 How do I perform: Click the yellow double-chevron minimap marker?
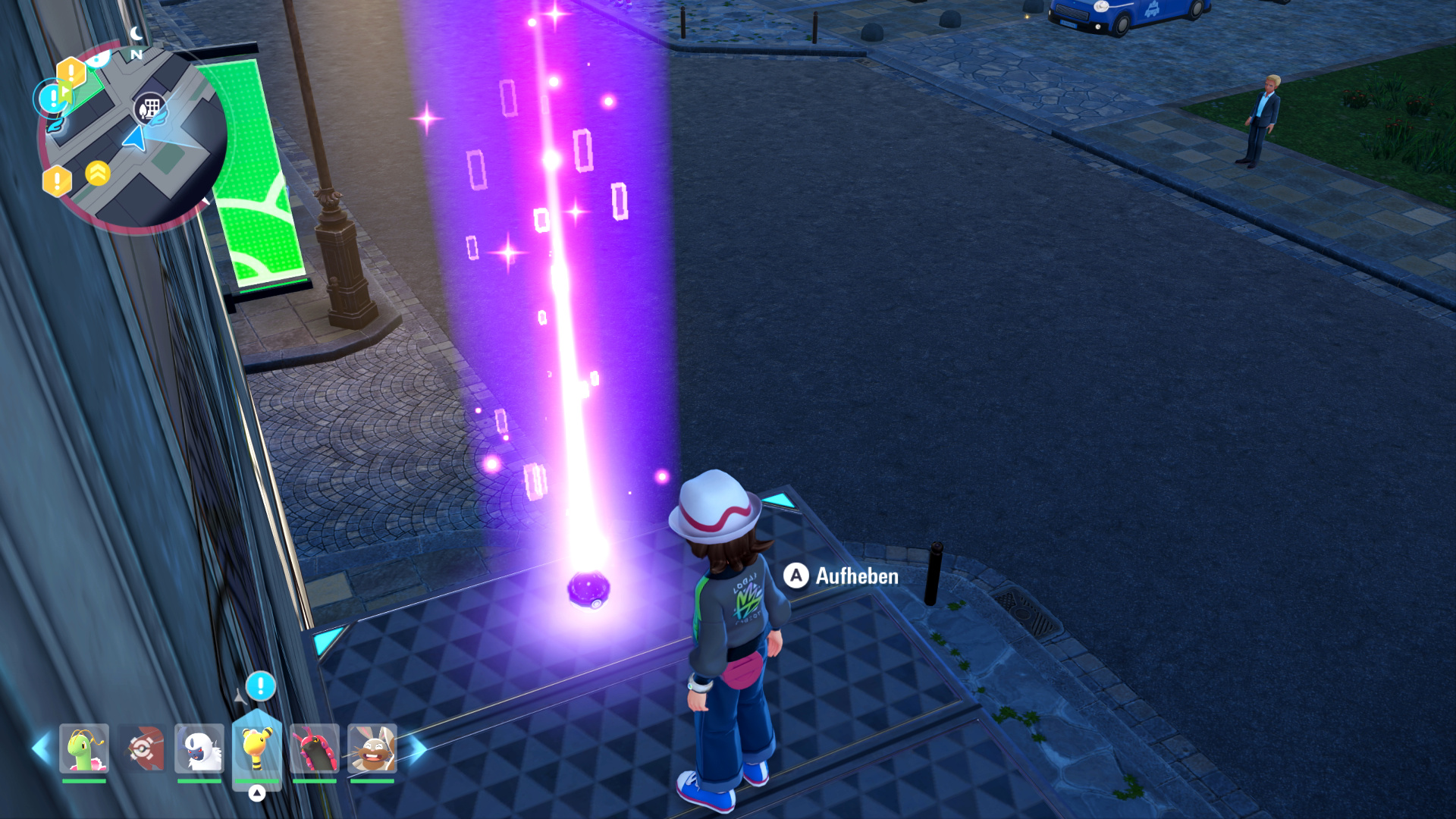pos(98,174)
